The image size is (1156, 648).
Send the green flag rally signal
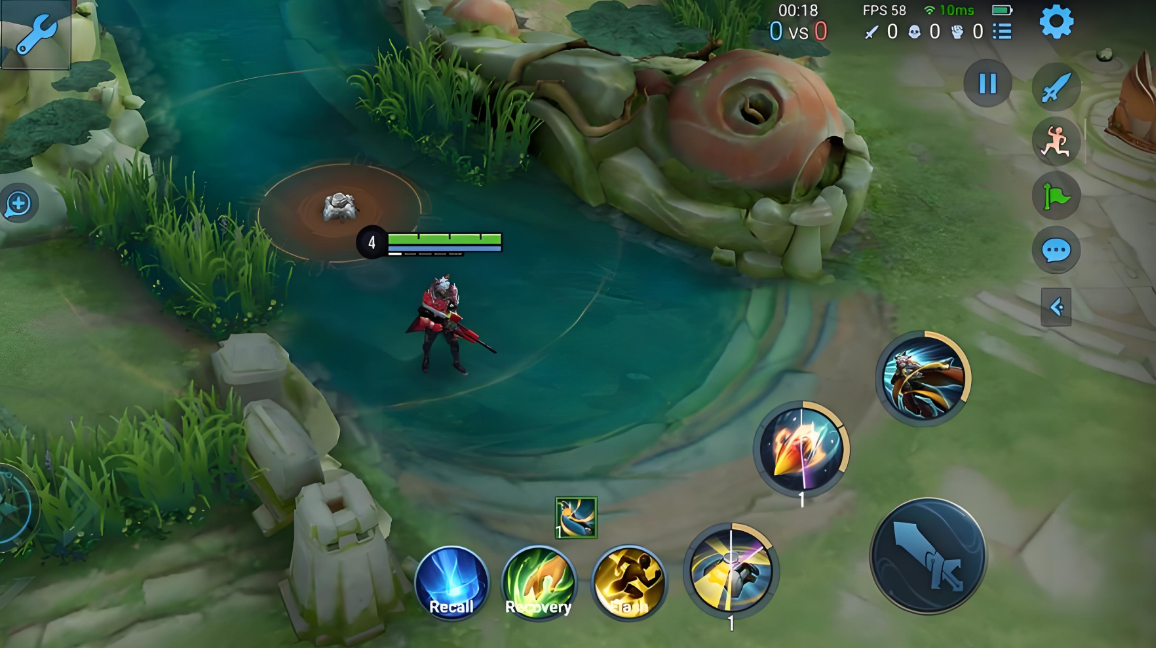pyautogui.click(x=1056, y=195)
